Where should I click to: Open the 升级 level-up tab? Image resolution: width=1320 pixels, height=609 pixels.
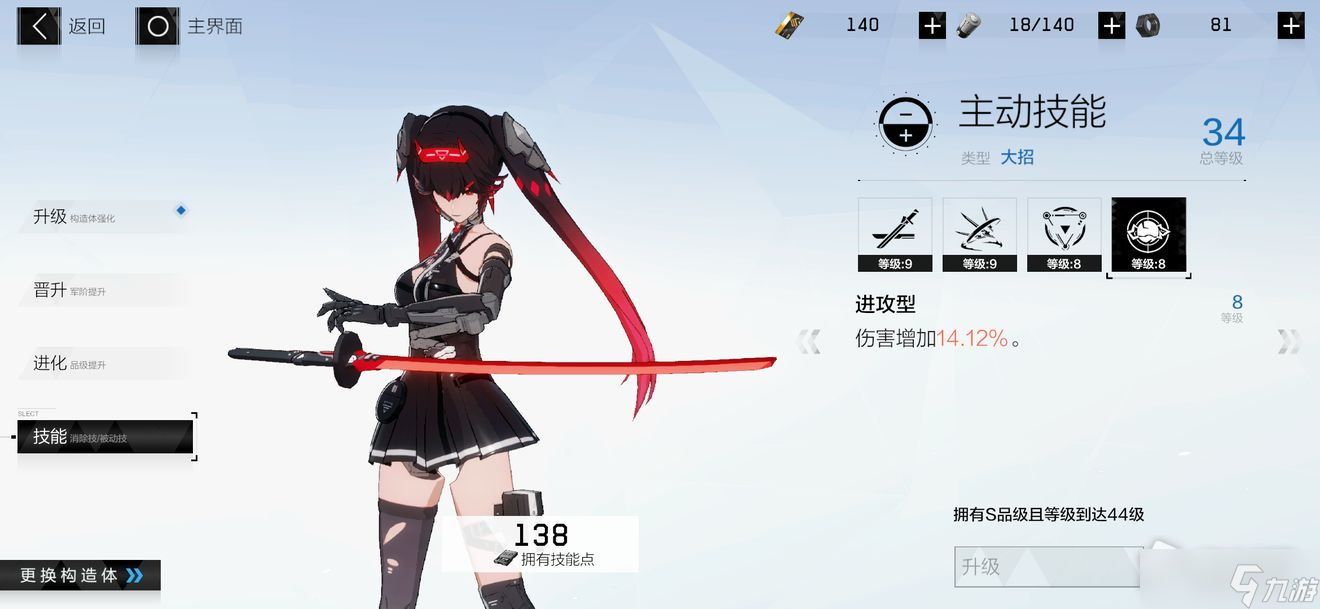click(100, 216)
